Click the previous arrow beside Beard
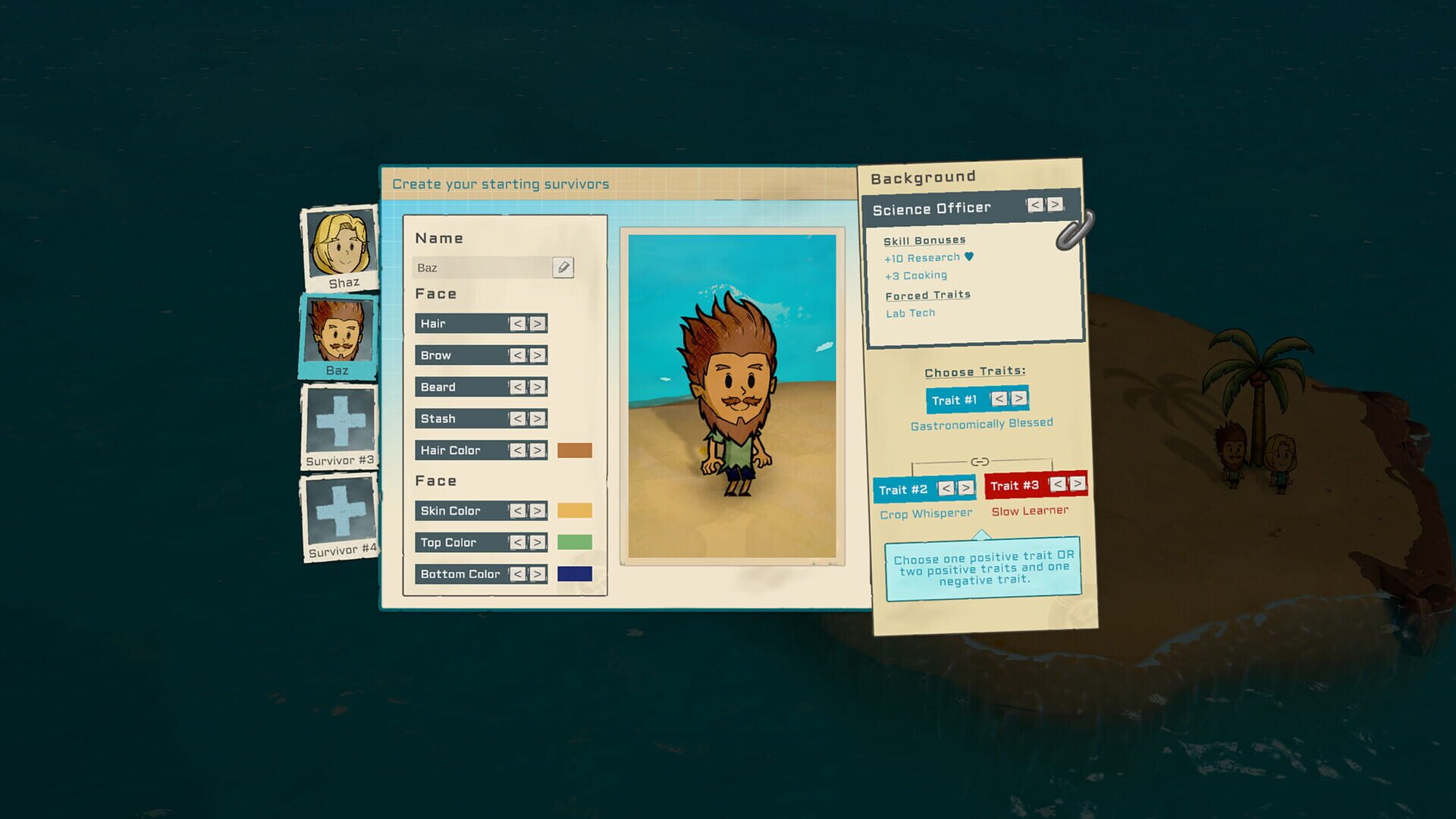 [x=519, y=387]
